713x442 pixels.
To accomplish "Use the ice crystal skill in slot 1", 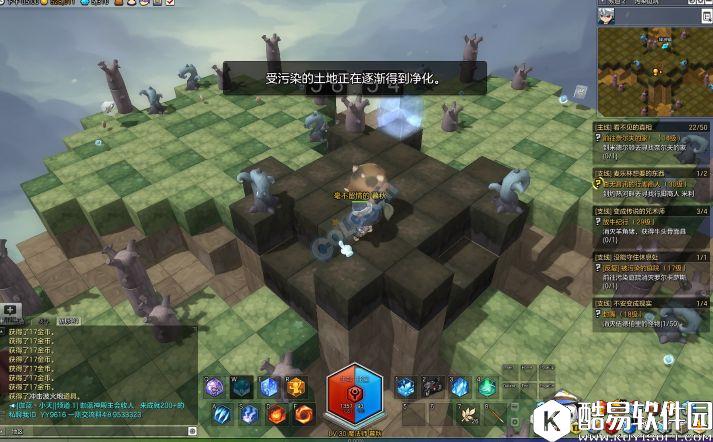I will [404, 388].
